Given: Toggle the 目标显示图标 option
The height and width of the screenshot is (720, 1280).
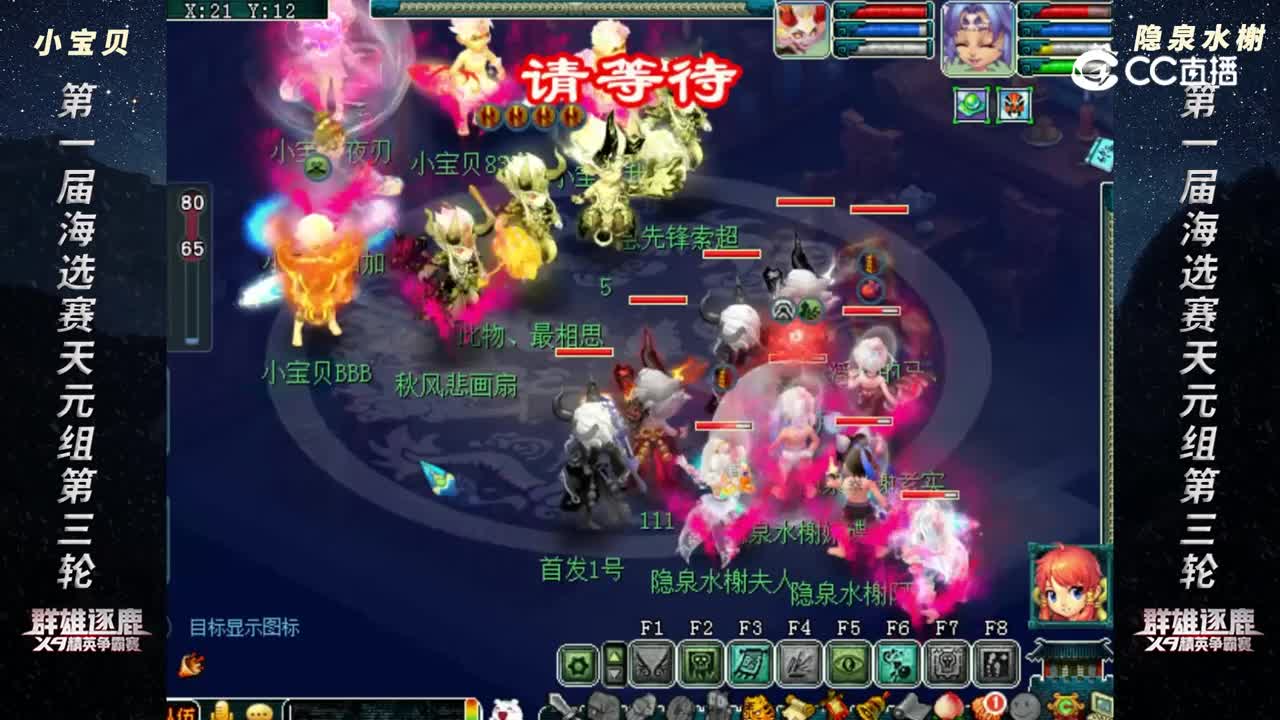Looking at the screenshot, I should point(244,625).
